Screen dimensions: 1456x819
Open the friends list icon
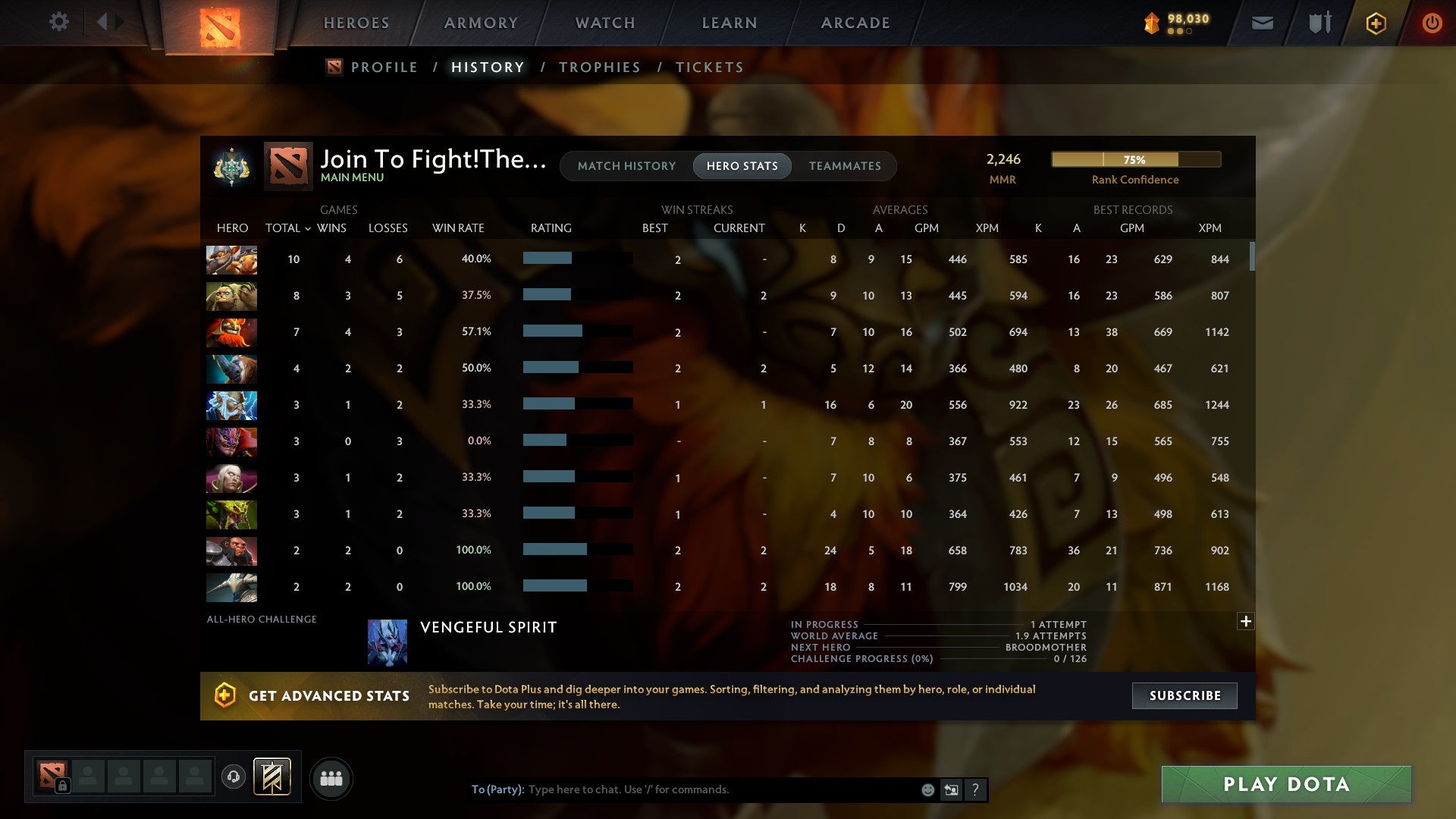[331, 777]
